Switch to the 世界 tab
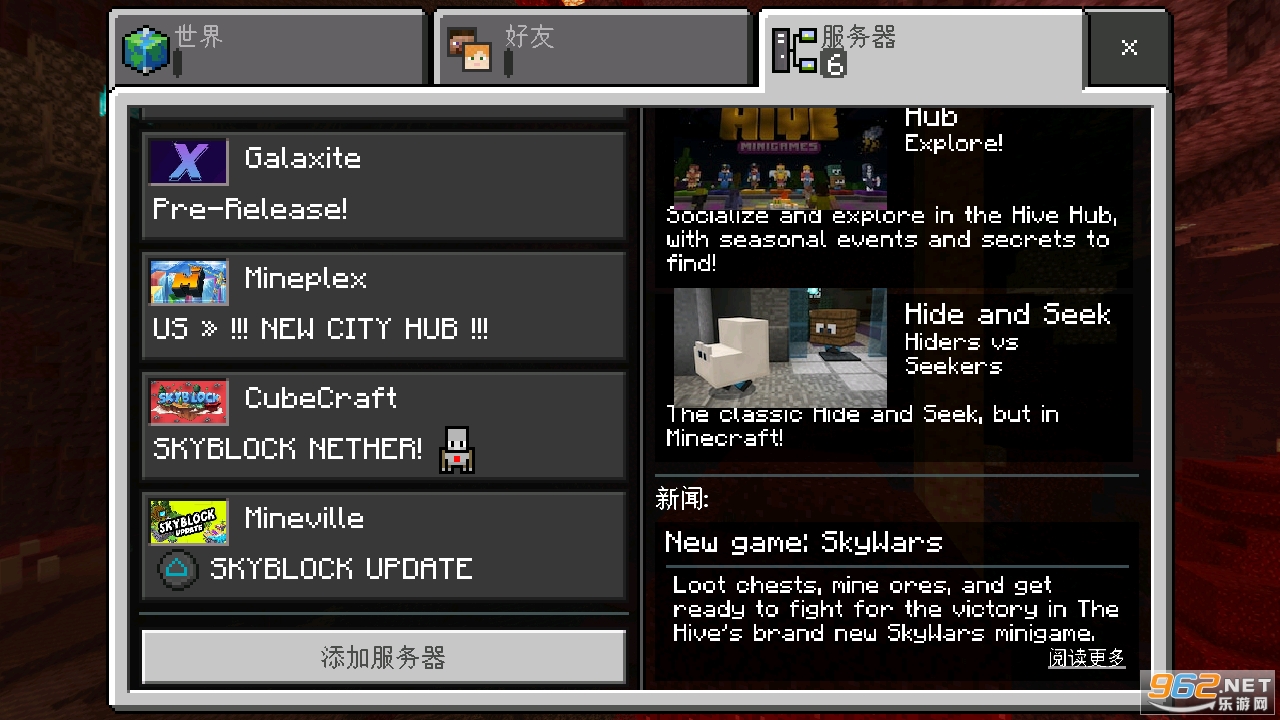Screen dimensions: 1280x720 tap(268, 47)
